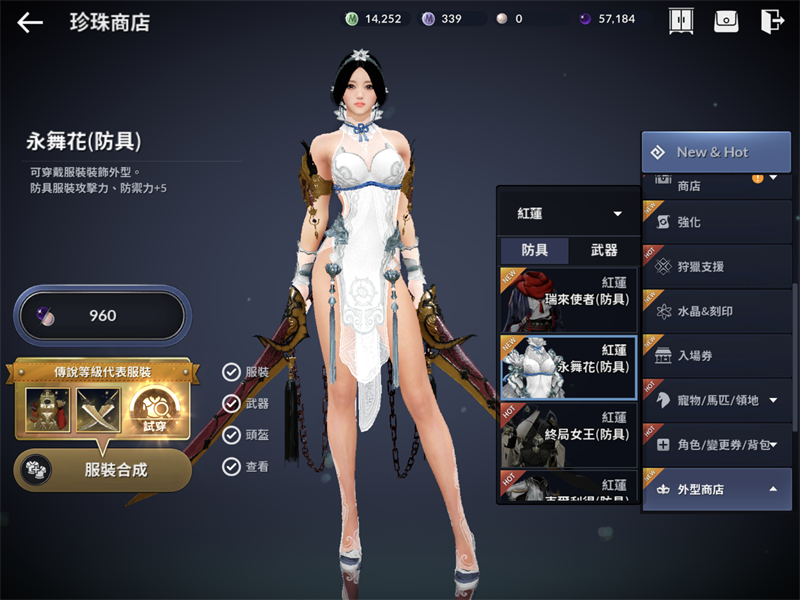Screen dimensions: 800x600
Task: Exit the pearl shop via door icon
Action: click(771, 21)
